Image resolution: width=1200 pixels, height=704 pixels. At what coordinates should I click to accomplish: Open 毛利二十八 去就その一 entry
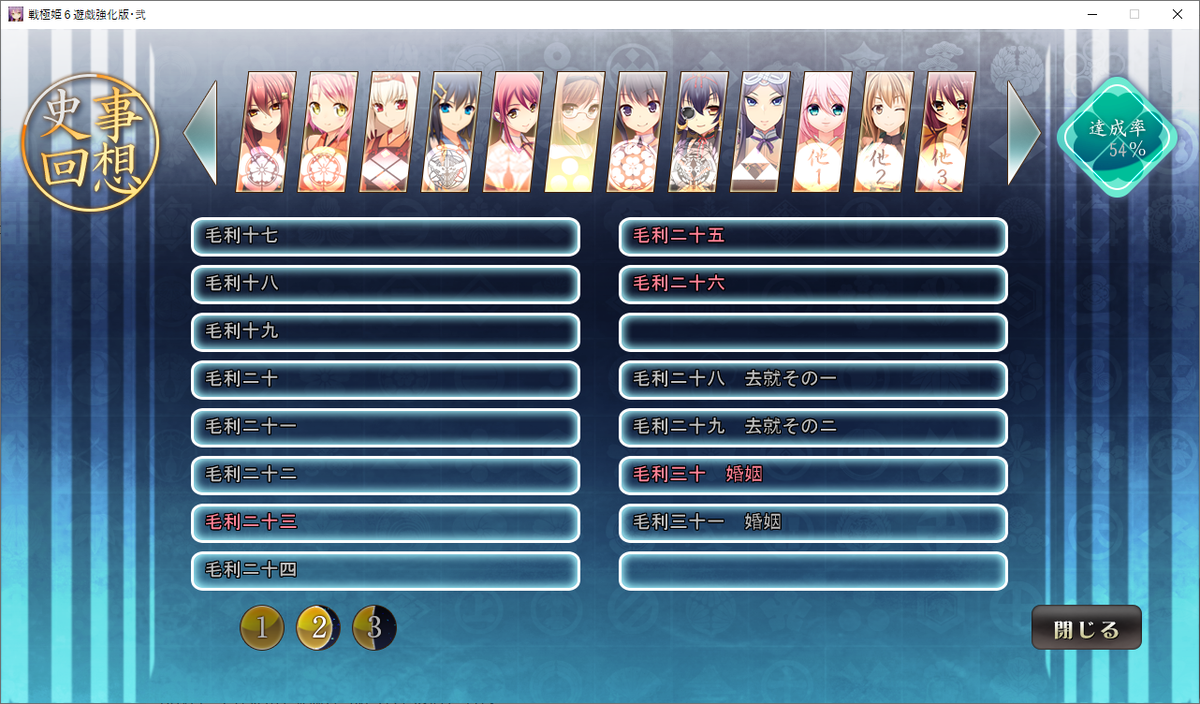tap(812, 380)
